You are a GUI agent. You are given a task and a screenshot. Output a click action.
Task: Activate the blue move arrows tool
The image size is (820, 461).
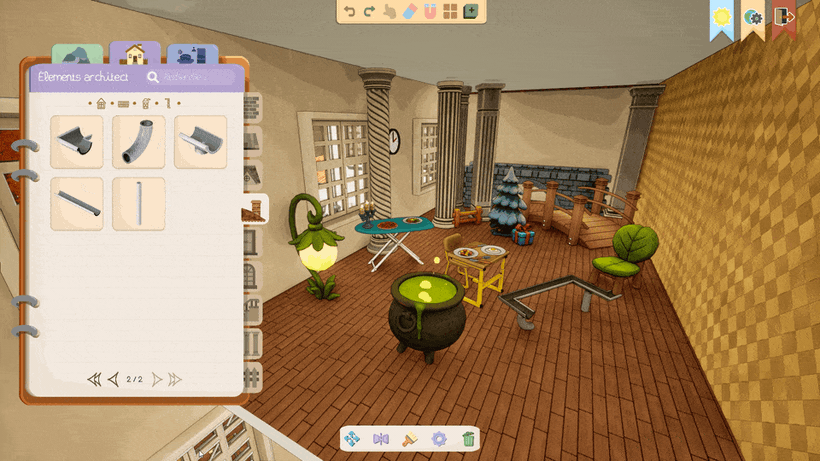click(352, 438)
